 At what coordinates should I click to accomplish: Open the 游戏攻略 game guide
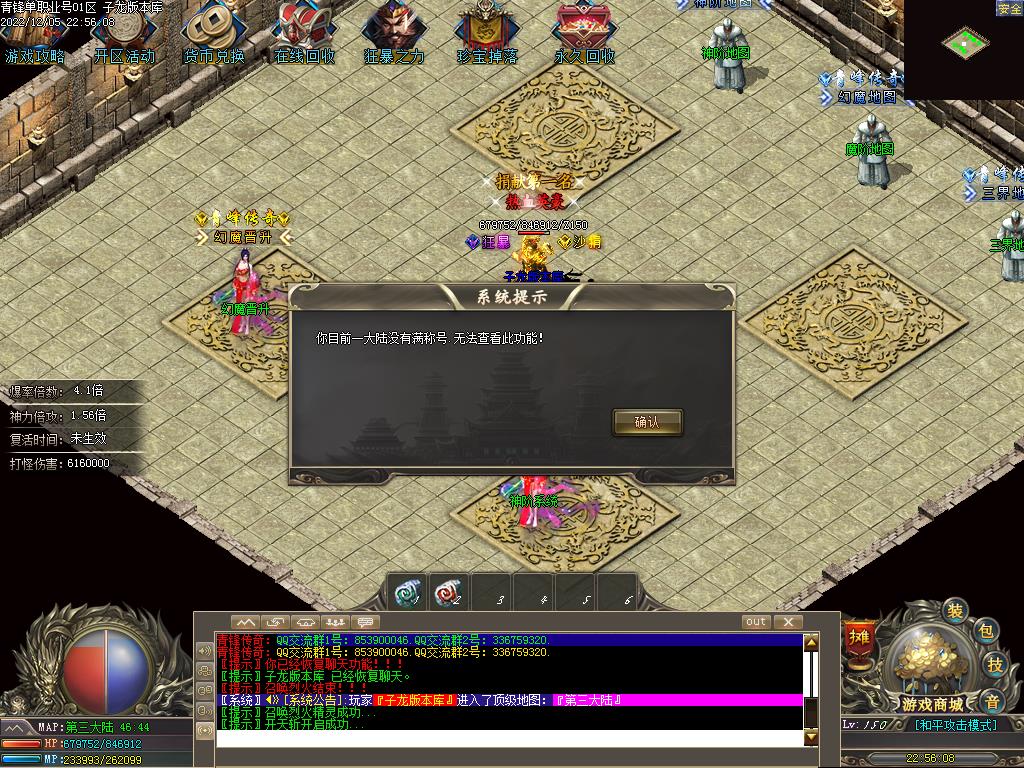click(x=34, y=34)
